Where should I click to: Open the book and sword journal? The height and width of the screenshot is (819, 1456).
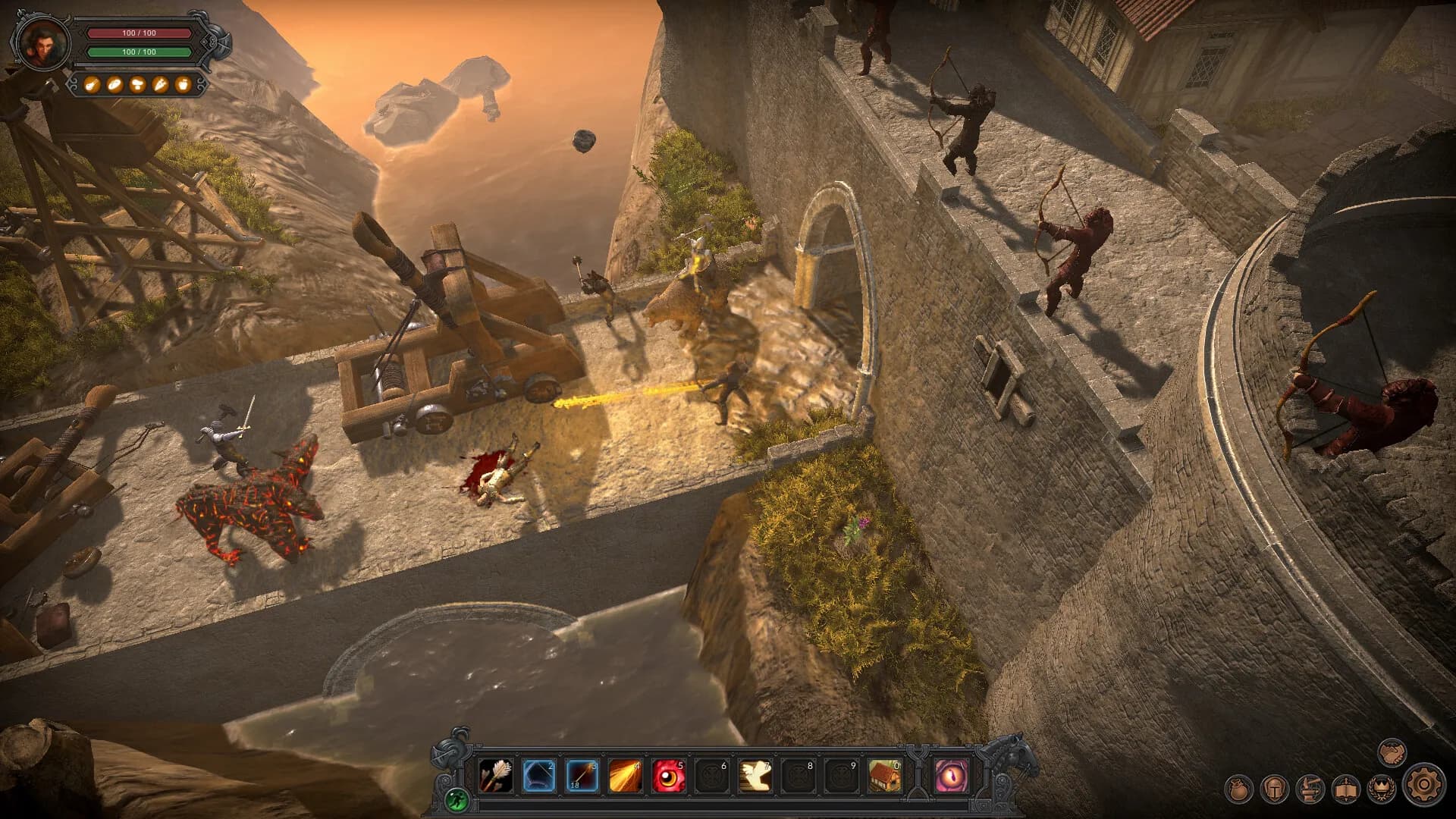[1345, 789]
